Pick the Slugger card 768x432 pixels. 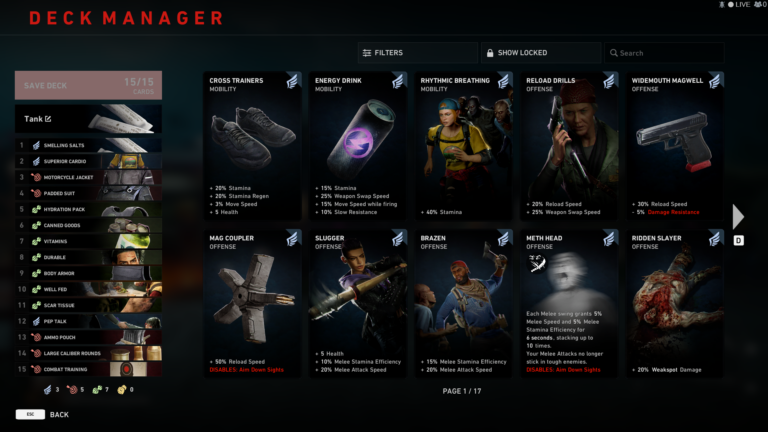358,303
